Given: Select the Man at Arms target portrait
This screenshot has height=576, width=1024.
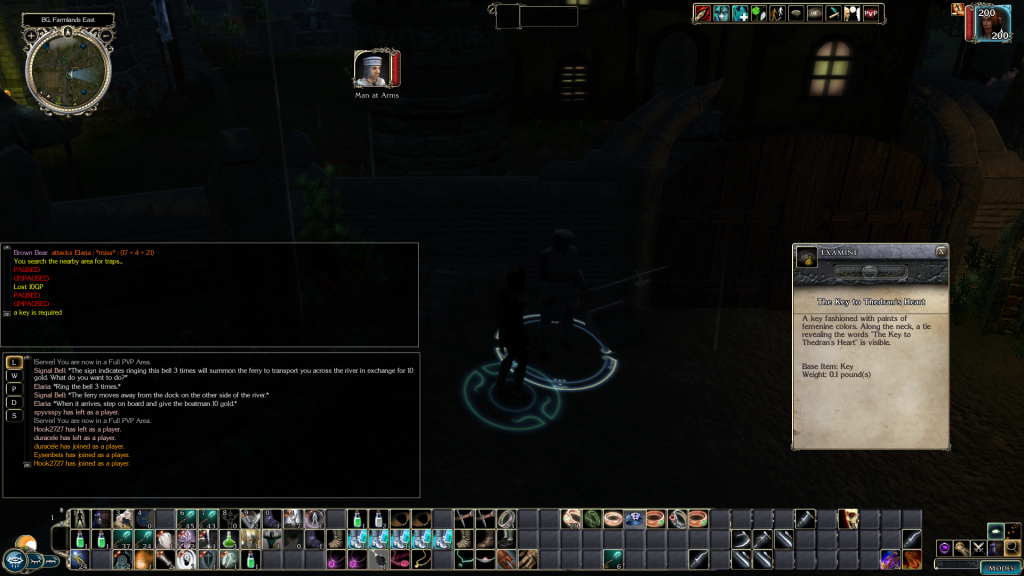Looking at the screenshot, I should tap(371, 68).
